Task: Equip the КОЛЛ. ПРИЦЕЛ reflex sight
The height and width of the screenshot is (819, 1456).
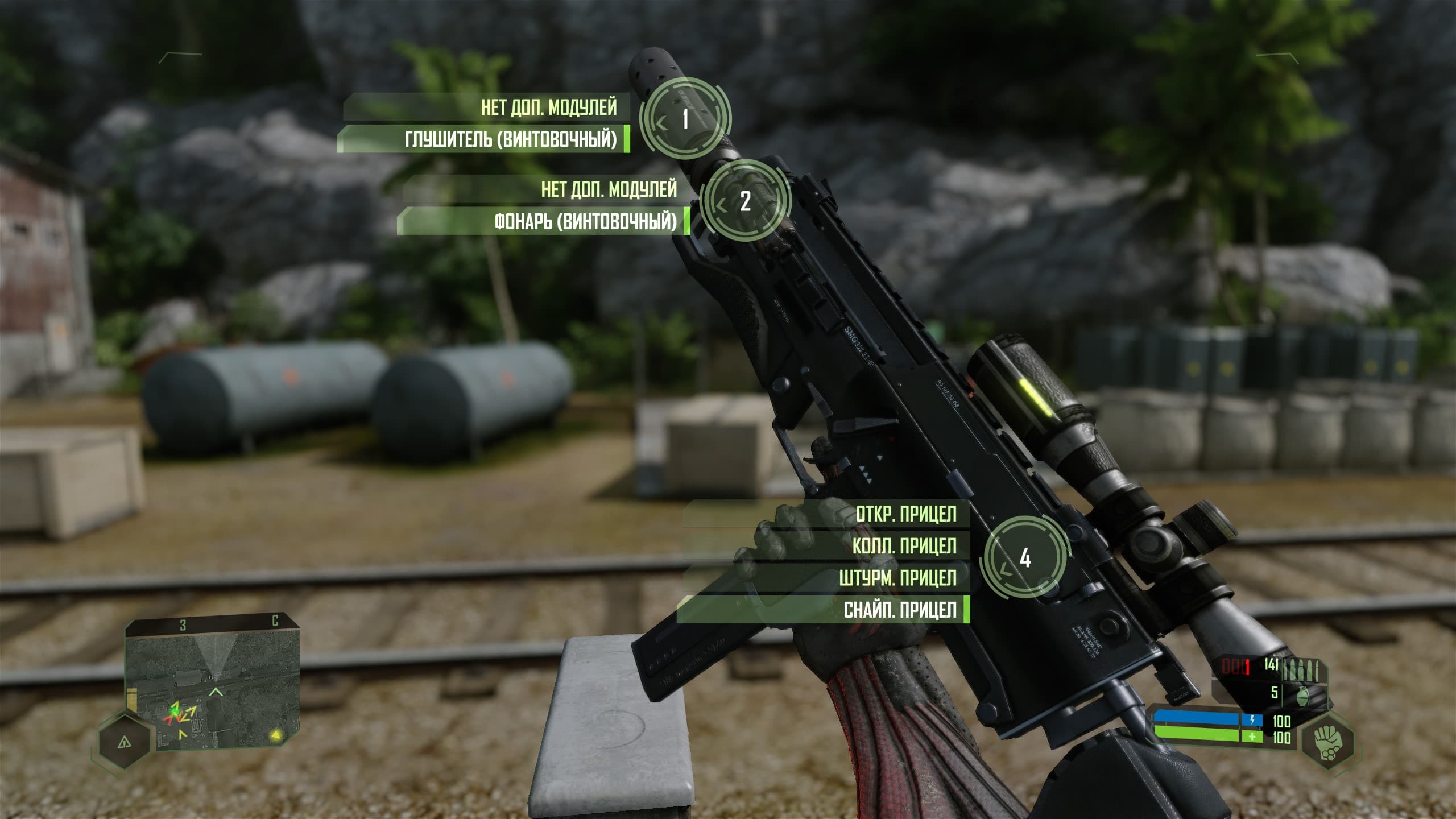Action: (904, 546)
